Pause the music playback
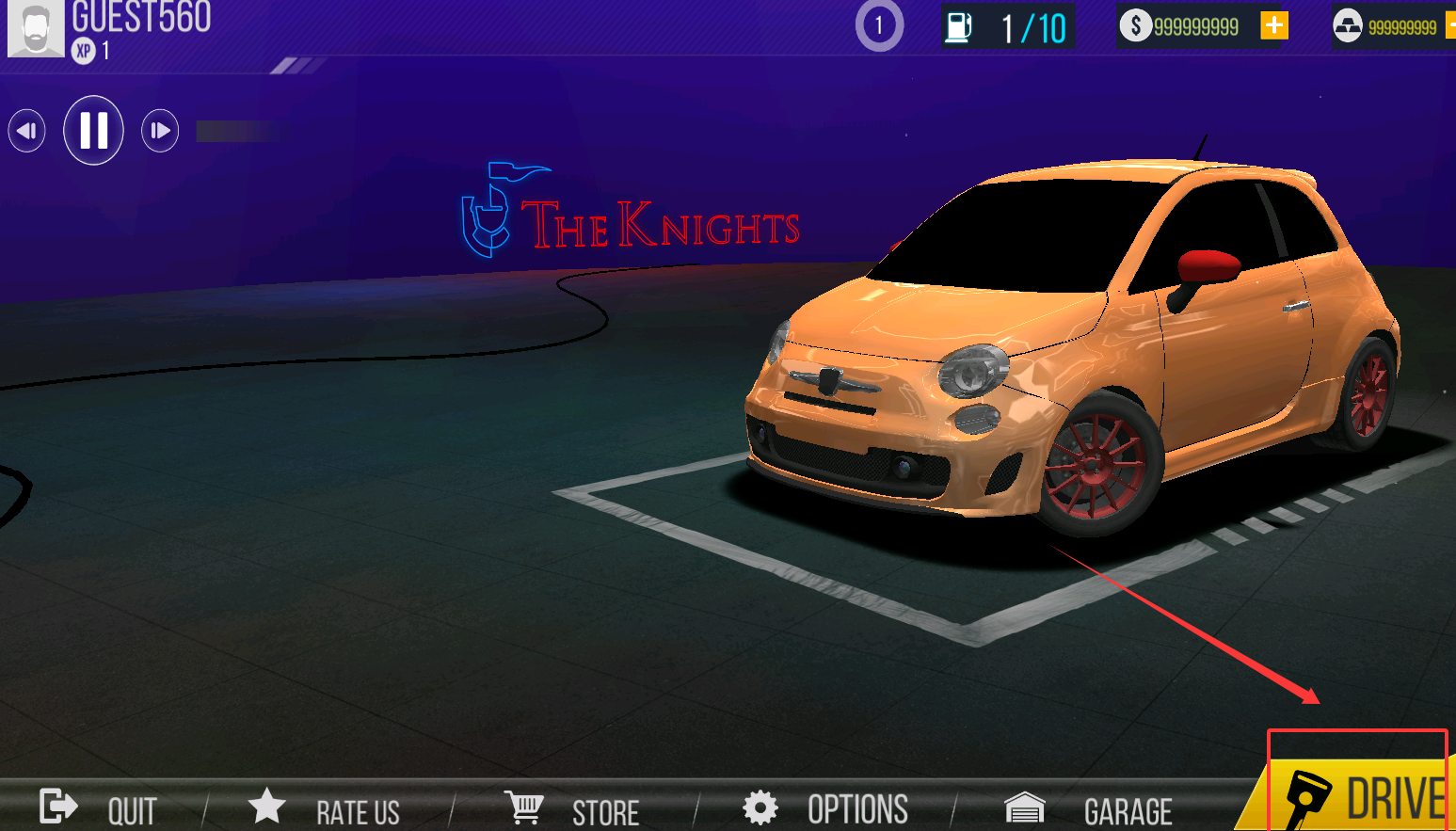1456x831 pixels. (x=93, y=130)
